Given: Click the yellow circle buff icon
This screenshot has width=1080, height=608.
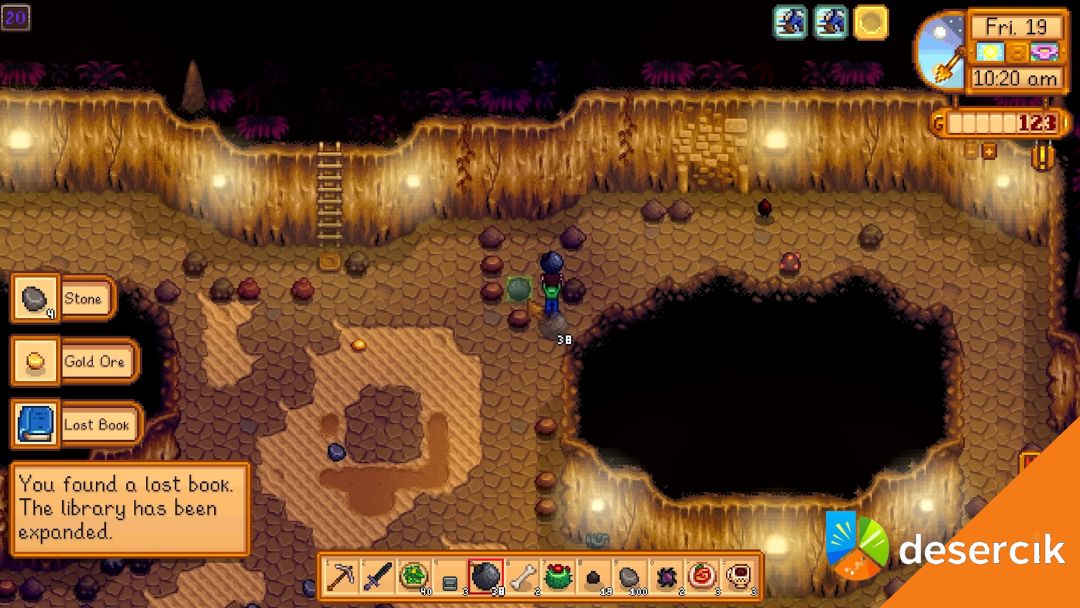Looking at the screenshot, I should [x=870, y=22].
